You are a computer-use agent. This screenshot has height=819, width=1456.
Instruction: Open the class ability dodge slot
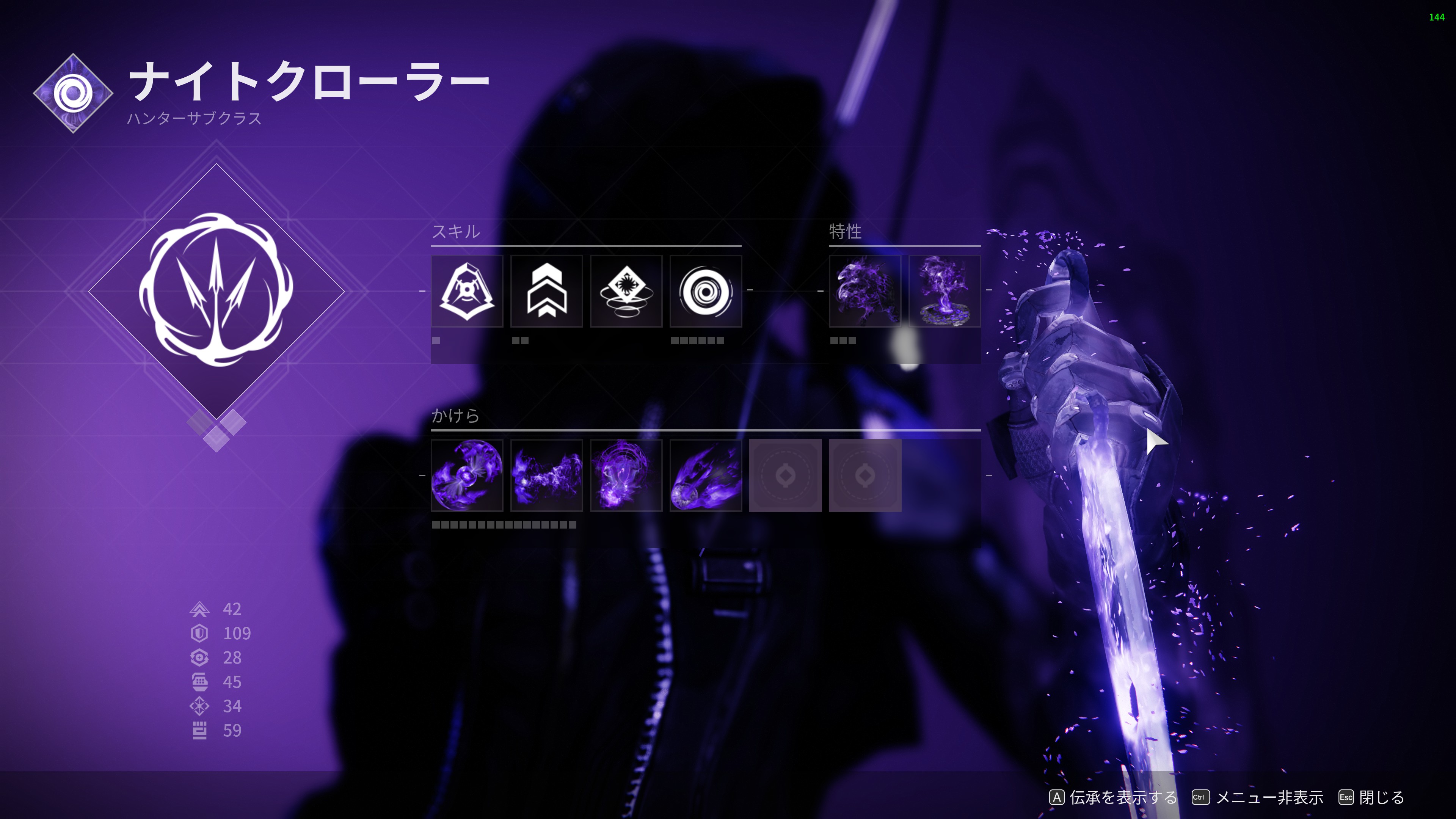(467, 291)
